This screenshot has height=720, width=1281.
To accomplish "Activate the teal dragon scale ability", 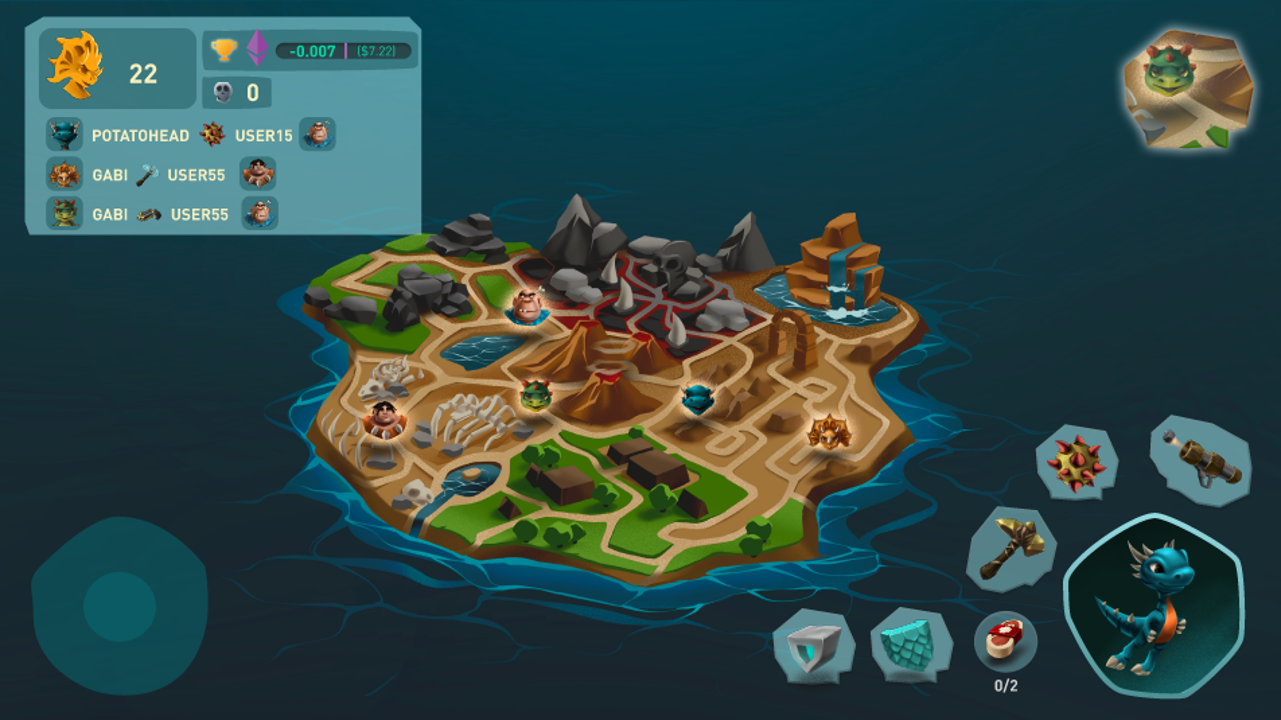I will click(908, 645).
